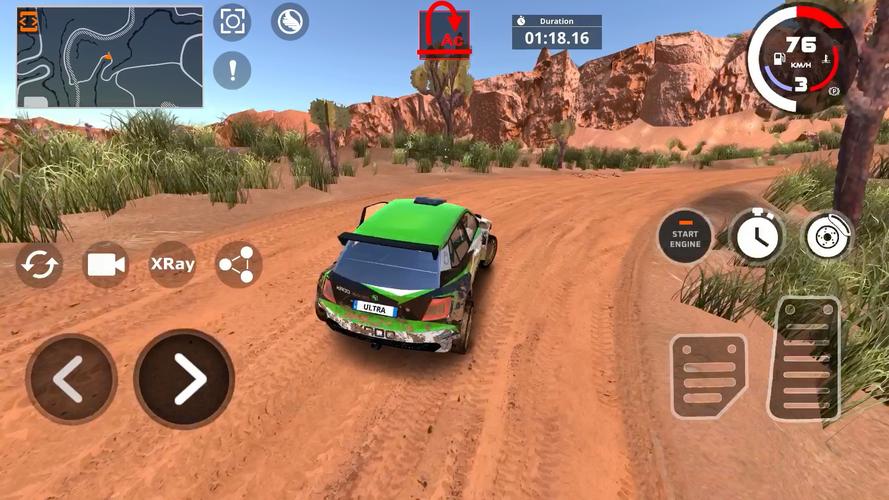Click the Start Engine button
Image resolution: width=889 pixels, height=500 pixels.
685,236
